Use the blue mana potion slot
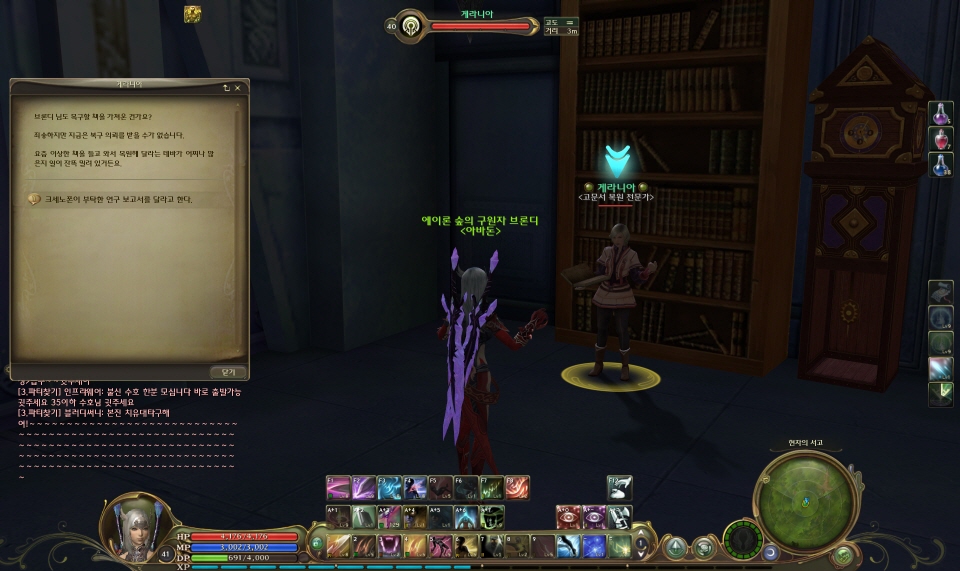960x571 pixels. [x=941, y=164]
